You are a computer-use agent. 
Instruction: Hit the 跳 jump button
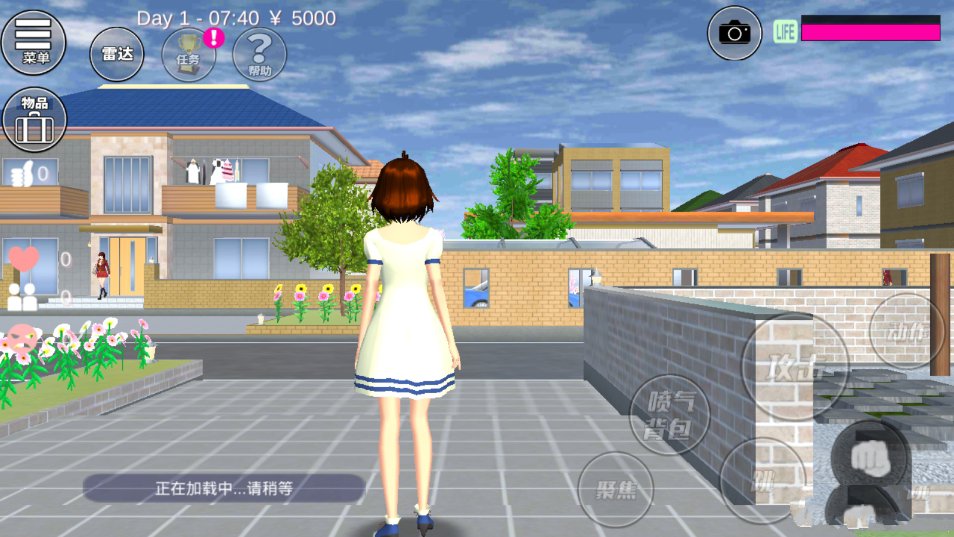[x=763, y=481]
